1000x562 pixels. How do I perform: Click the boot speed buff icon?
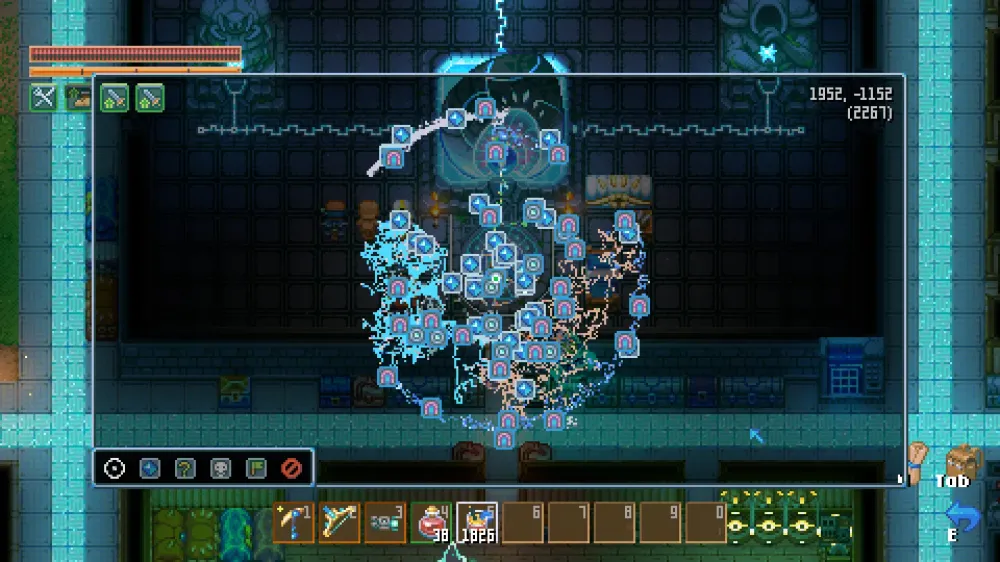point(79,97)
